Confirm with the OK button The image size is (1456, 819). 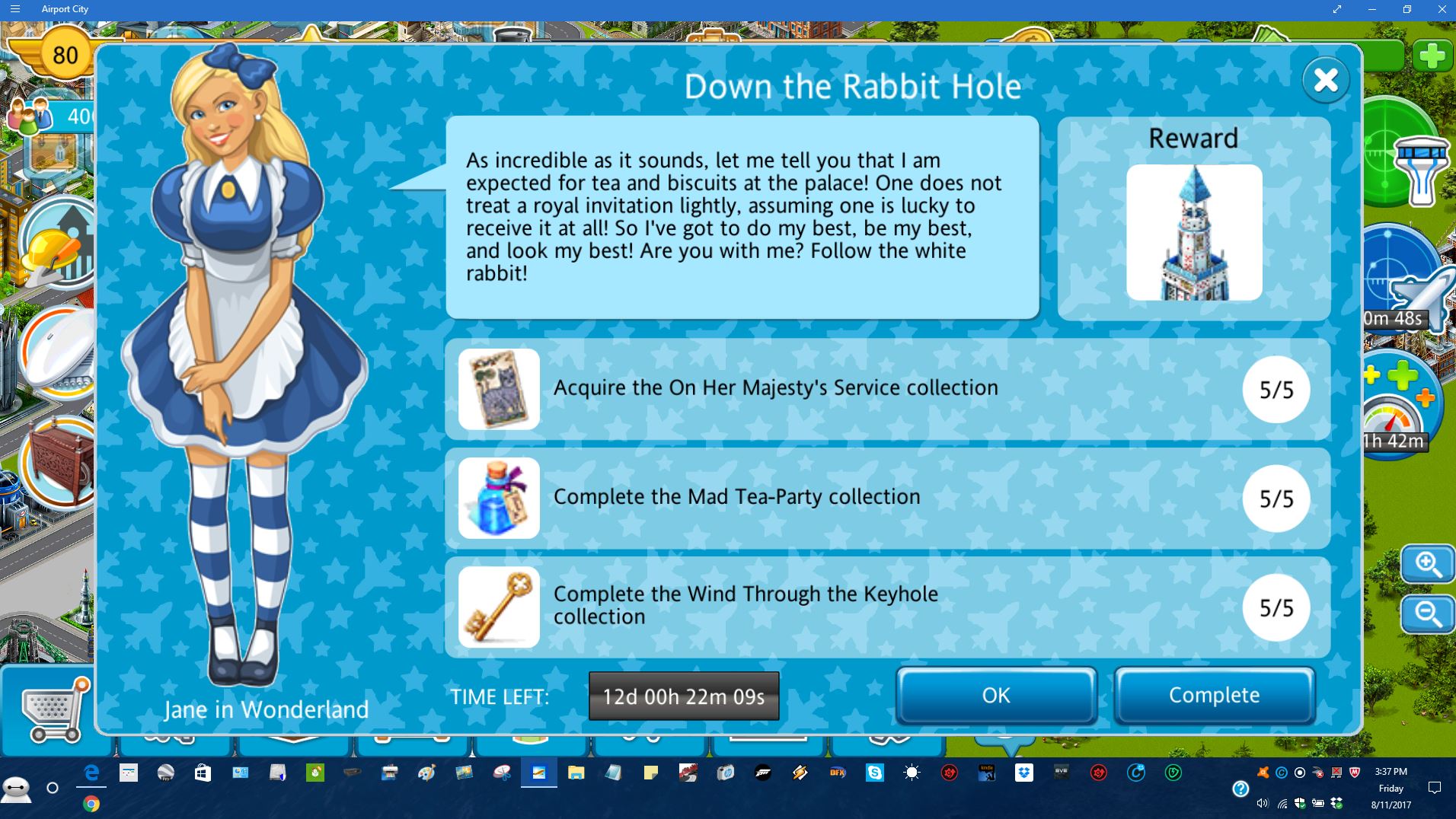pyautogui.click(x=995, y=695)
